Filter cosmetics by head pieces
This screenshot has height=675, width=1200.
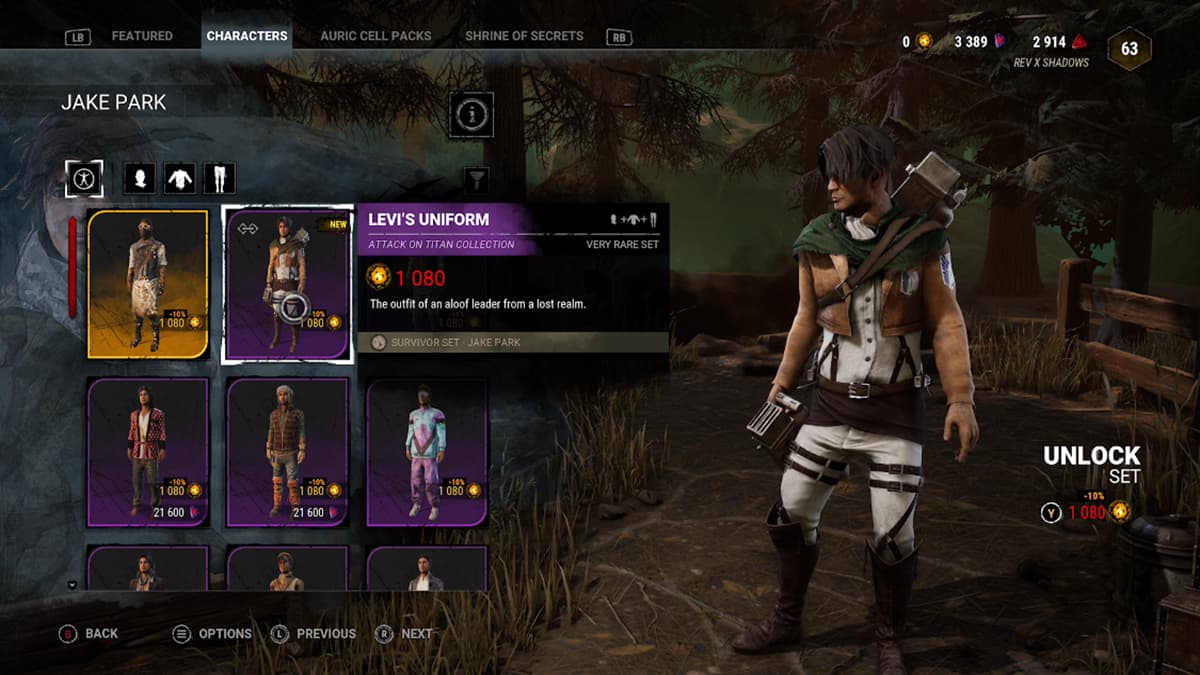click(x=138, y=179)
